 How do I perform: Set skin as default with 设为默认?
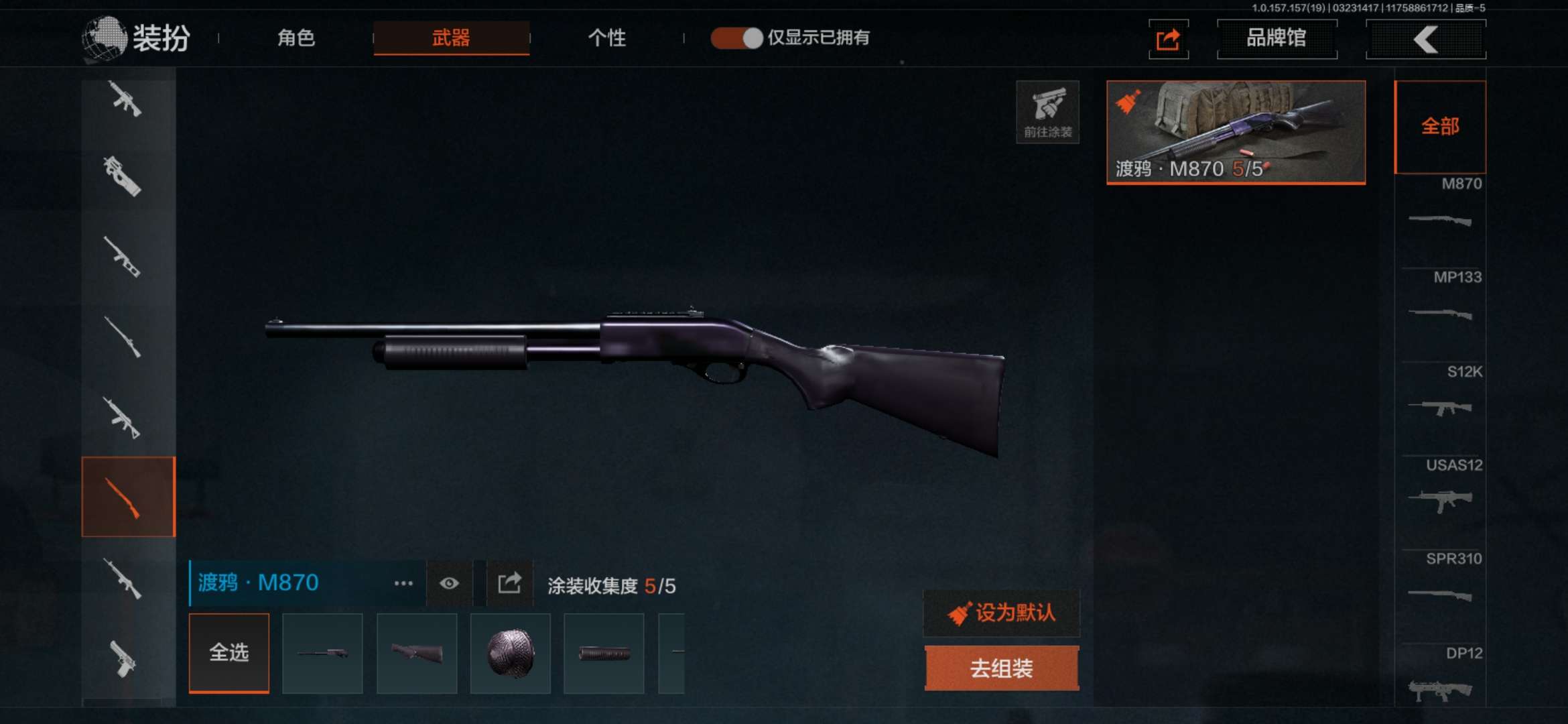[1002, 613]
